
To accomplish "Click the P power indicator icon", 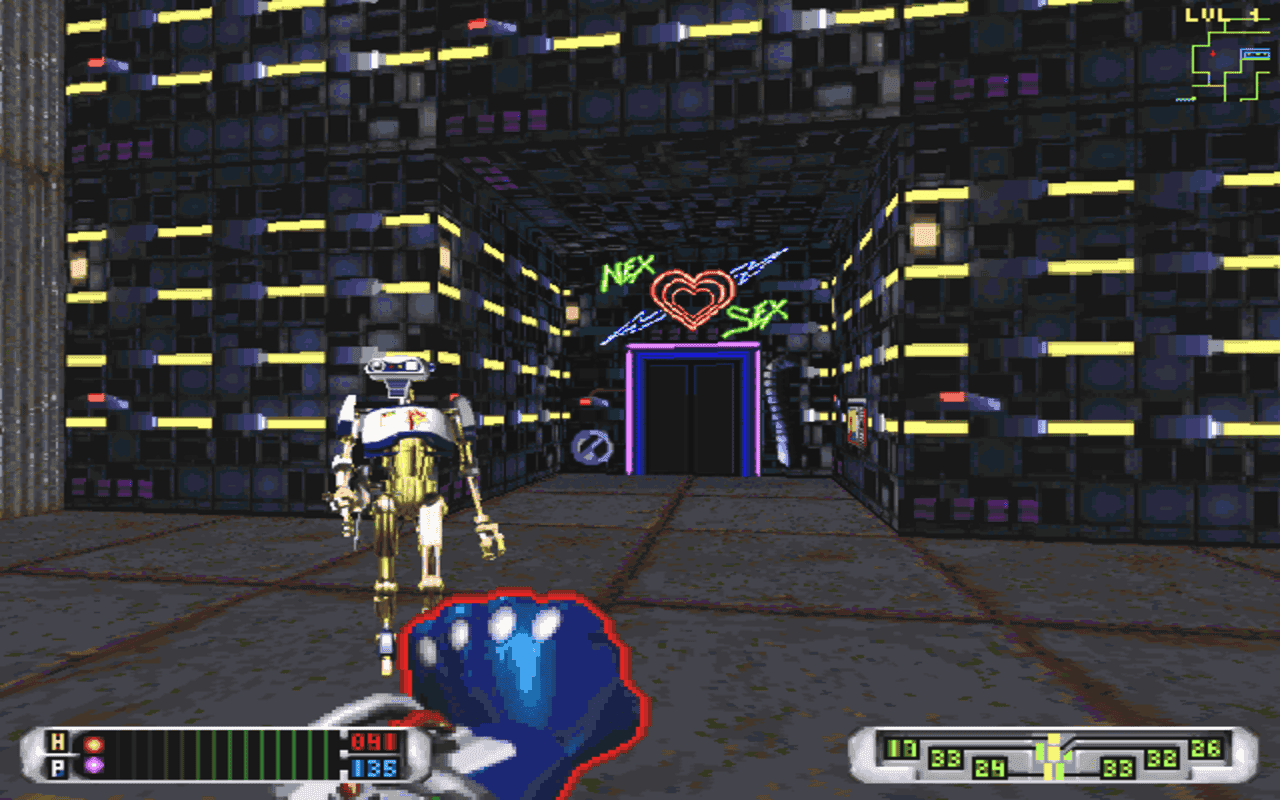I will click(x=57, y=768).
